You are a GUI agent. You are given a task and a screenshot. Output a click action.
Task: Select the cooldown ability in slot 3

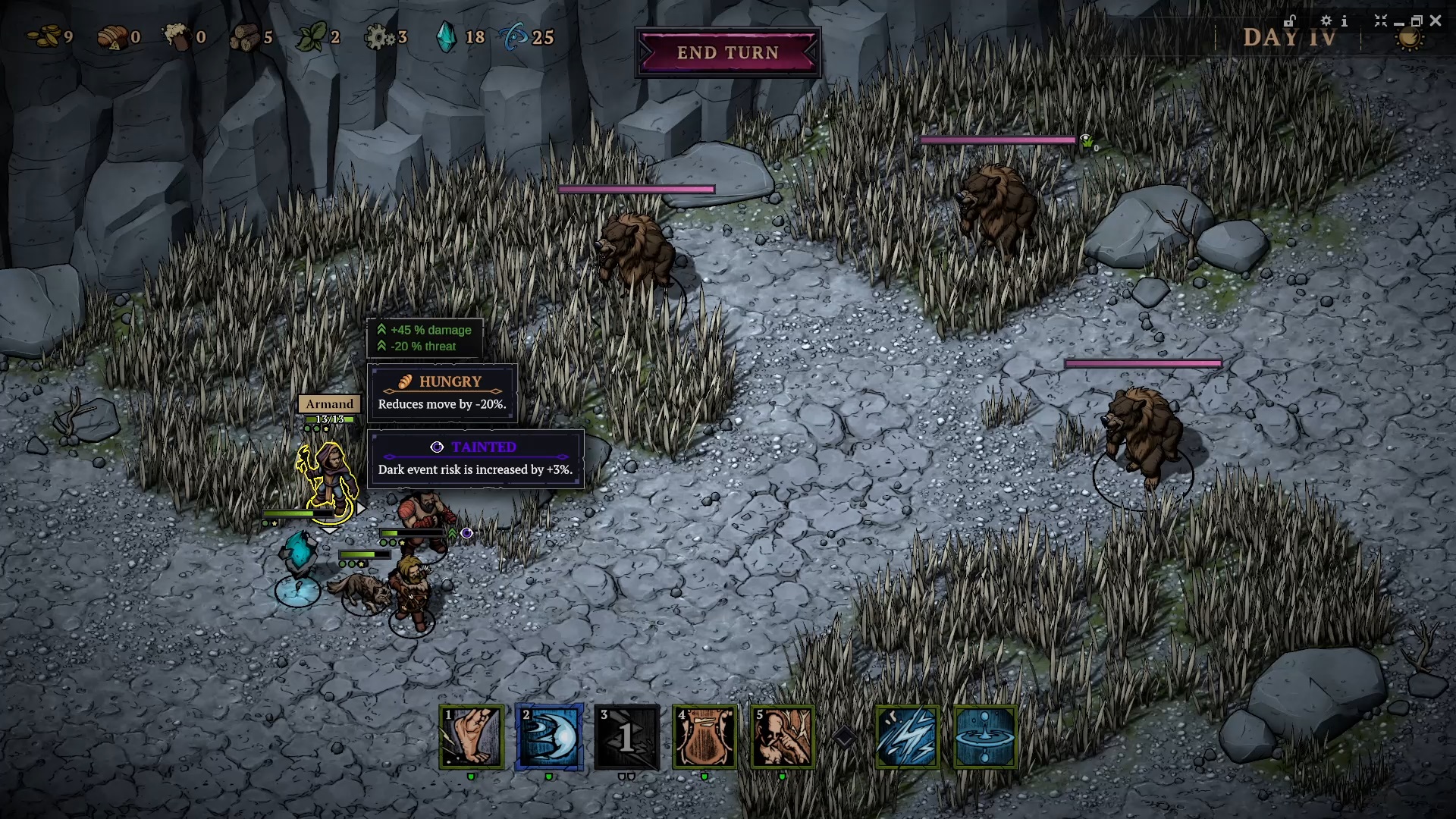[627, 737]
